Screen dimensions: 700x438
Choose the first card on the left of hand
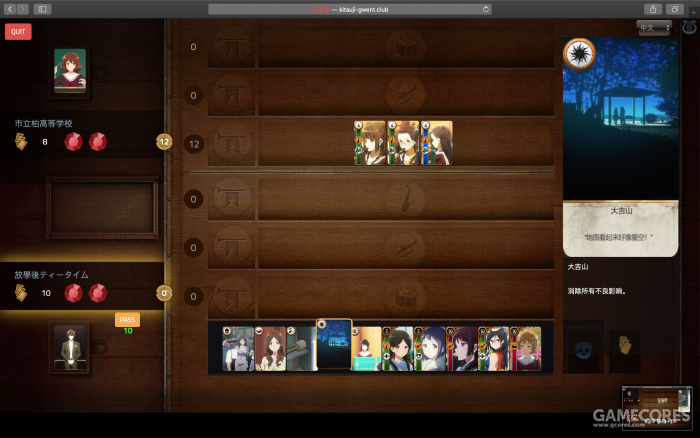coord(237,348)
